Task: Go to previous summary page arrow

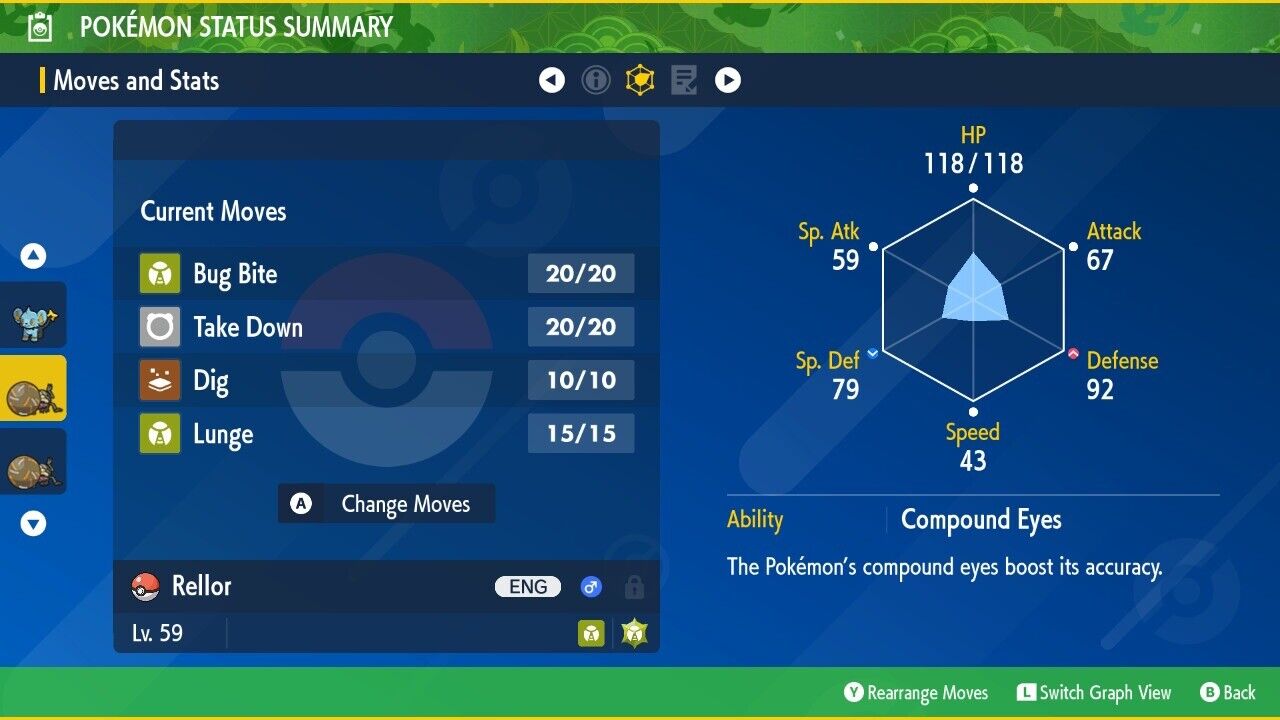Action: (x=552, y=80)
